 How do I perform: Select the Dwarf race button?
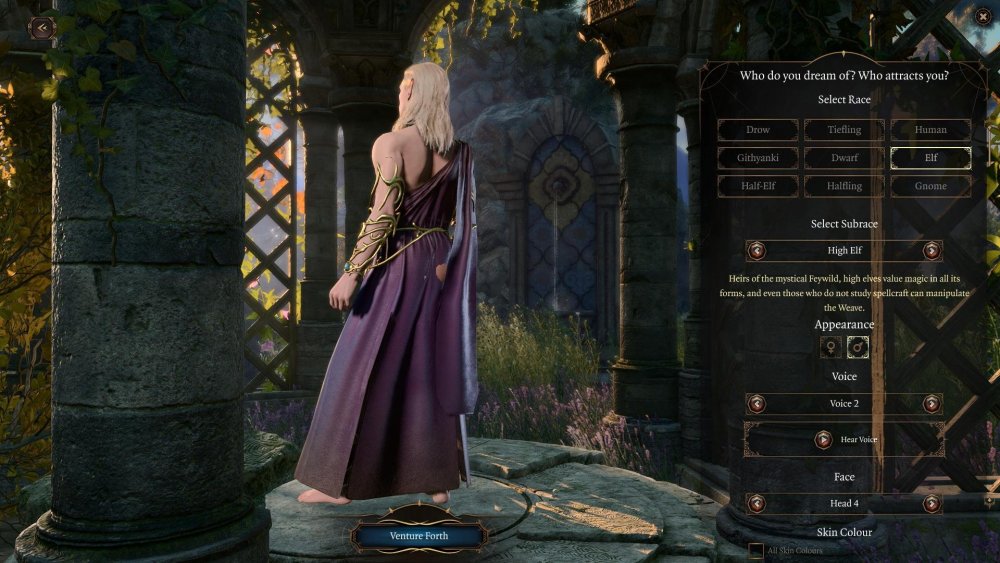[844, 158]
